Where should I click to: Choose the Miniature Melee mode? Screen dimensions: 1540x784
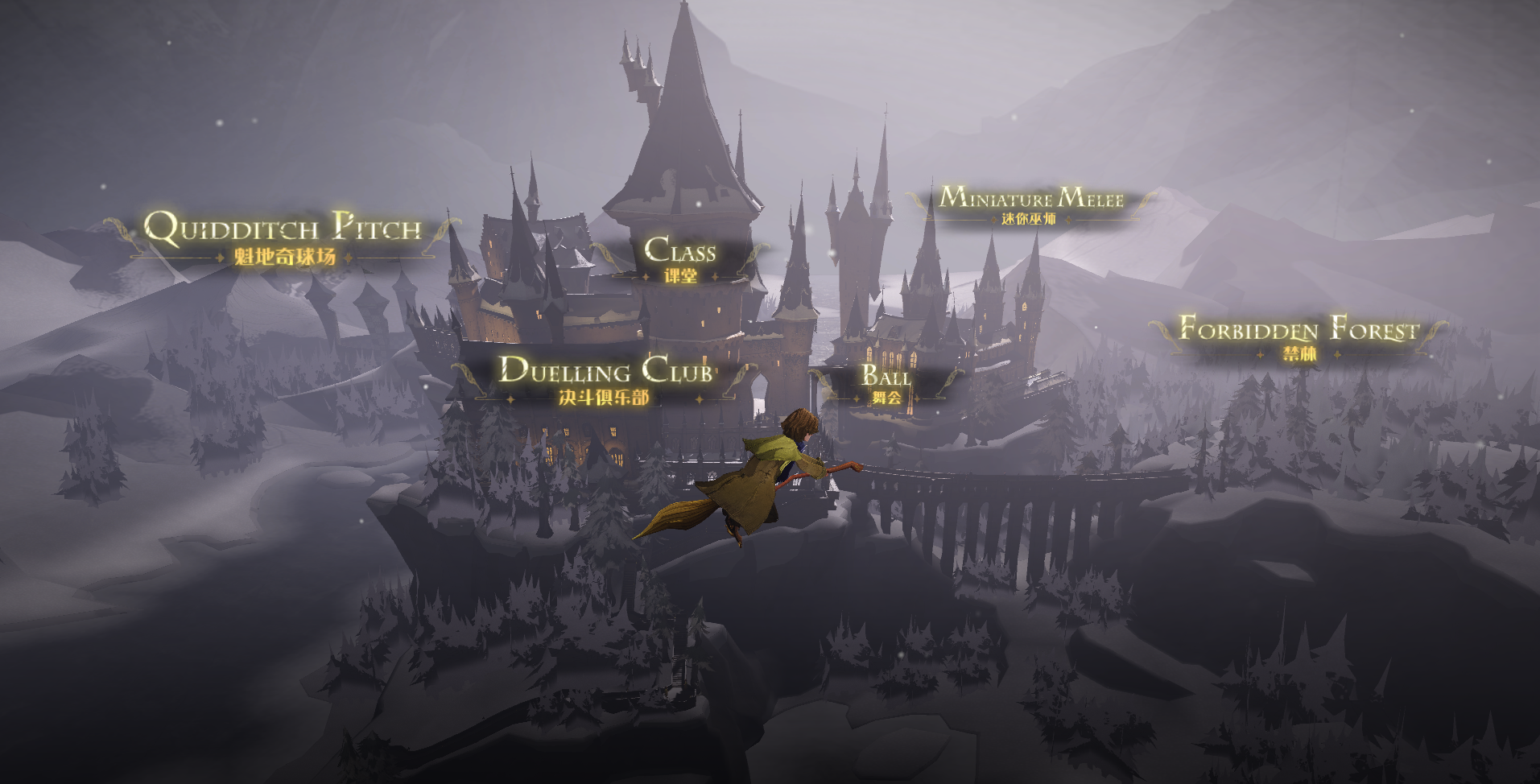click(1030, 204)
